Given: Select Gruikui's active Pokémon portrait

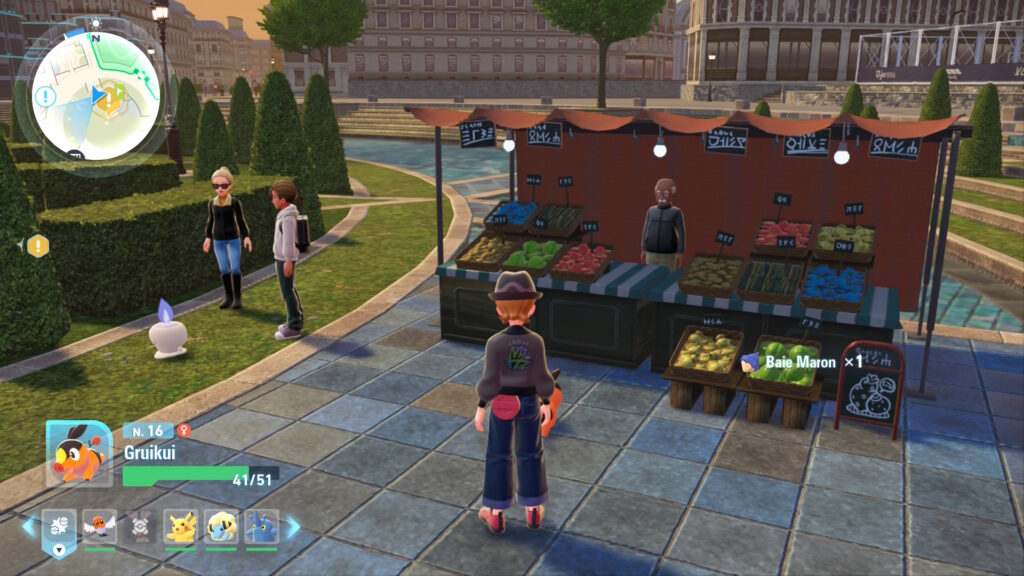Looking at the screenshot, I should click(x=78, y=453).
